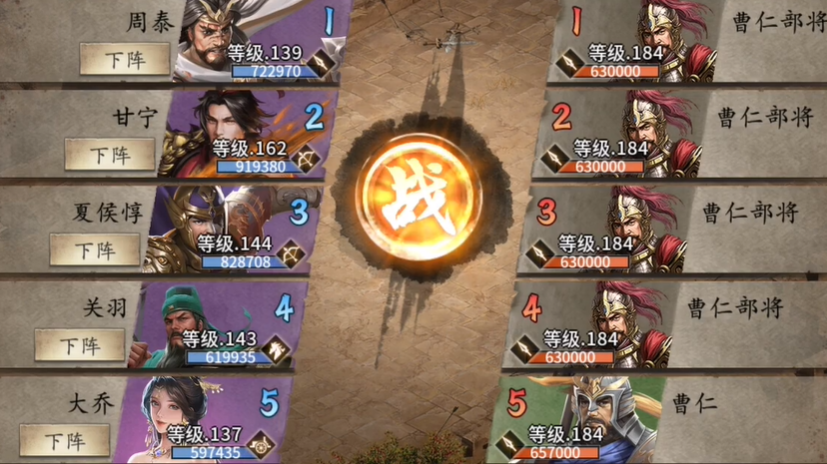Select 周泰's hero card in slot 1
Screen dimensions: 827x464
coord(265,42)
